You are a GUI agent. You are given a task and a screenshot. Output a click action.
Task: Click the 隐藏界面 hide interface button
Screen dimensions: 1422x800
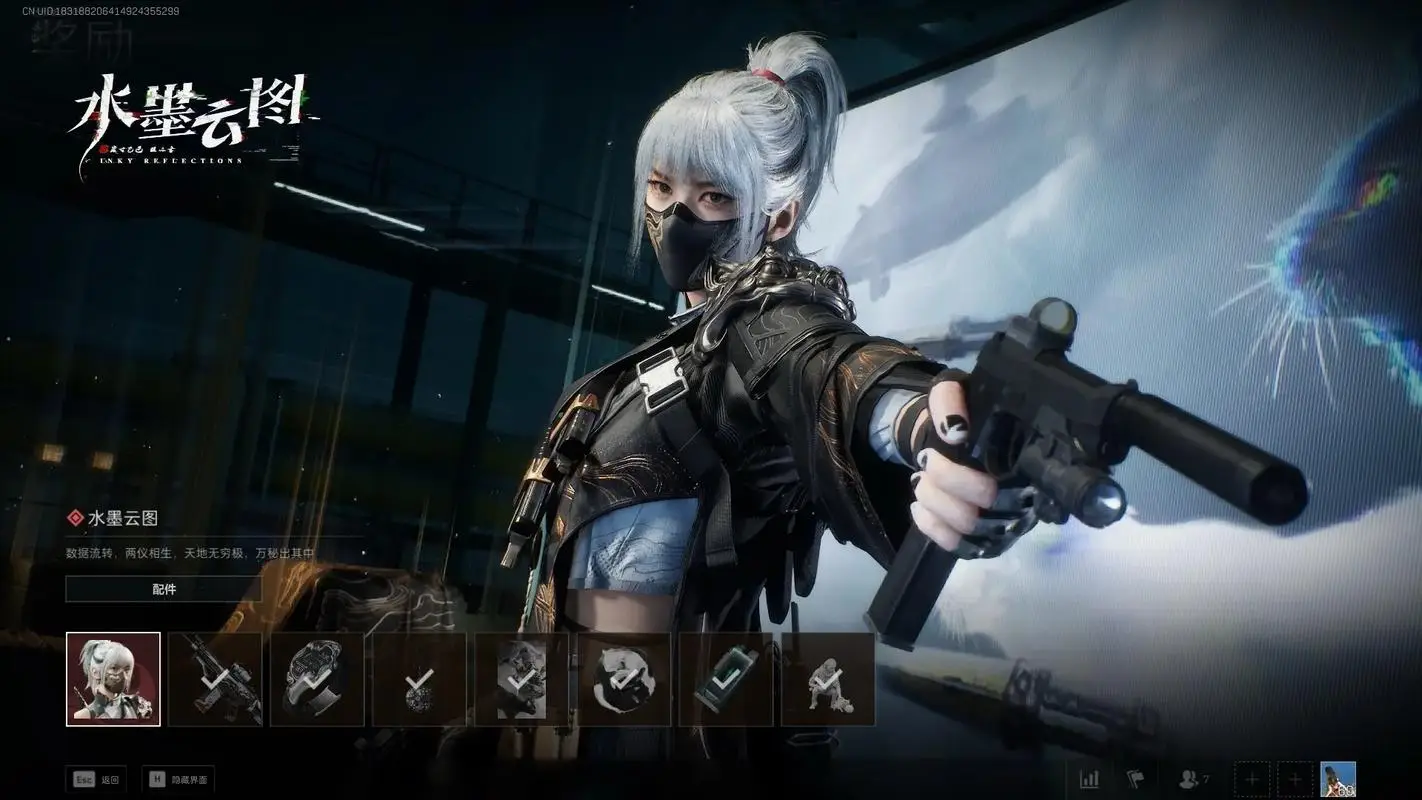click(178, 779)
